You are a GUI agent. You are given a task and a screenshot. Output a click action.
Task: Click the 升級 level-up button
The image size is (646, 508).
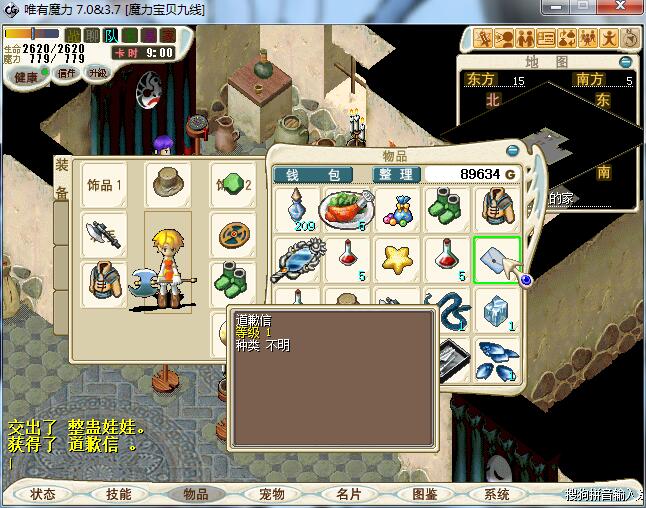tap(97, 73)
